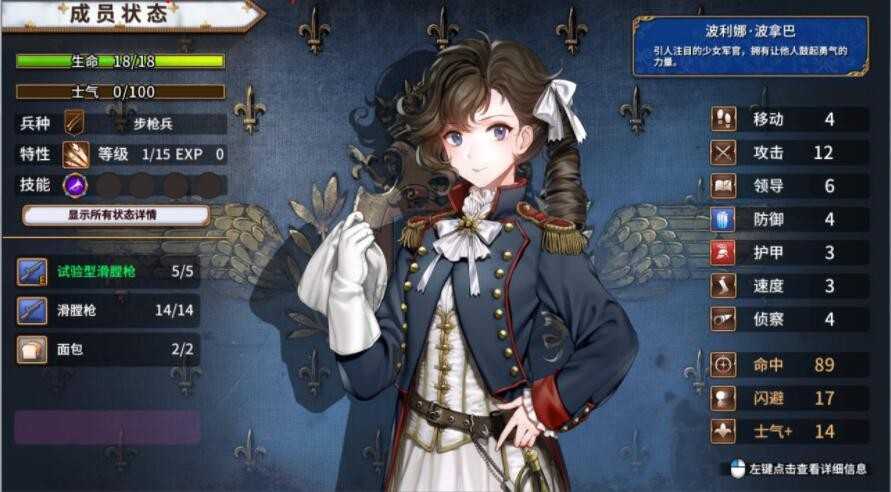Open the 侦察 scouting stat details
This screenshot has height=492, width=891.
(788, 319)
